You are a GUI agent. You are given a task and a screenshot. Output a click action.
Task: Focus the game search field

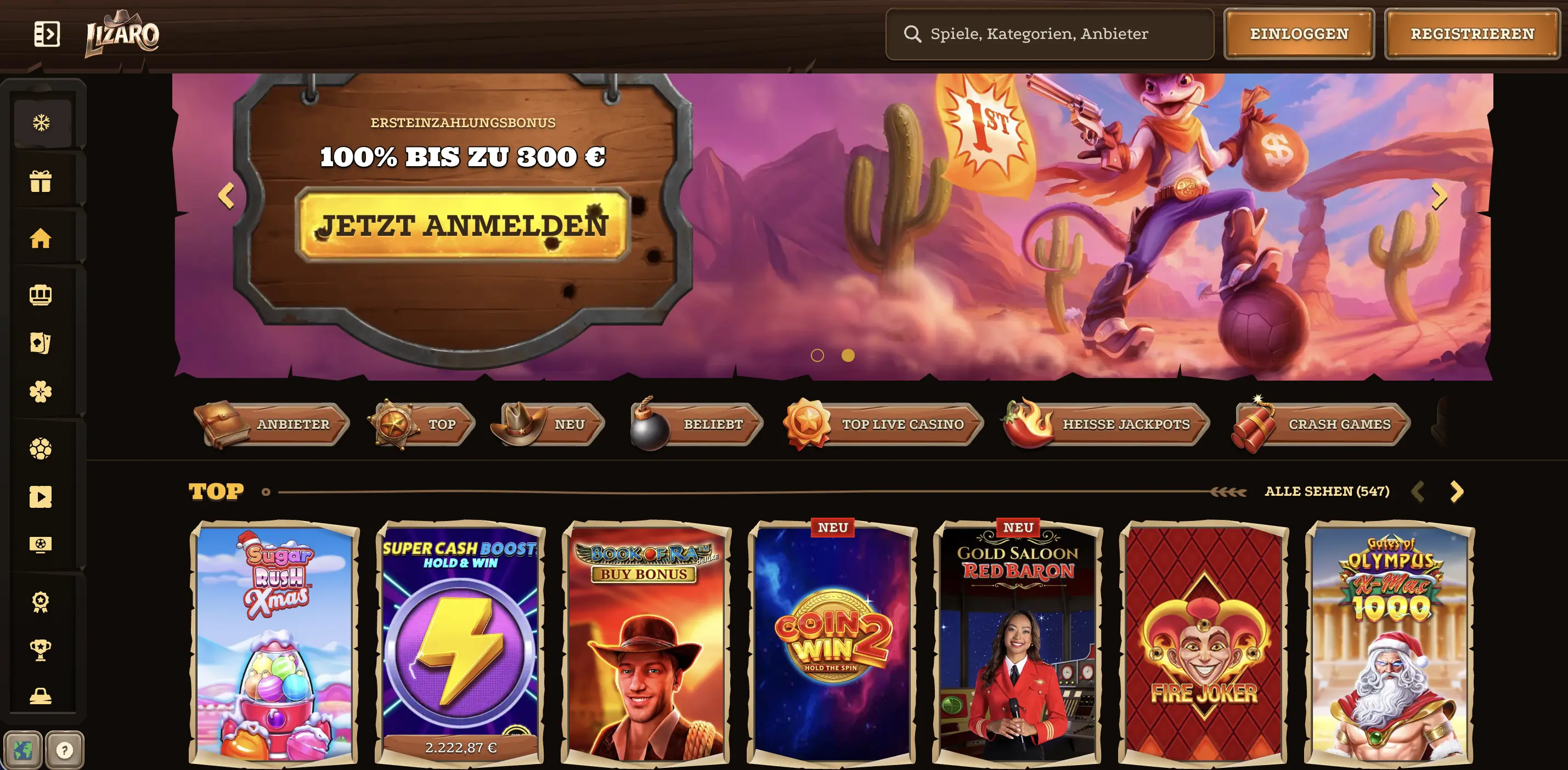click(x=1050, y=34)
